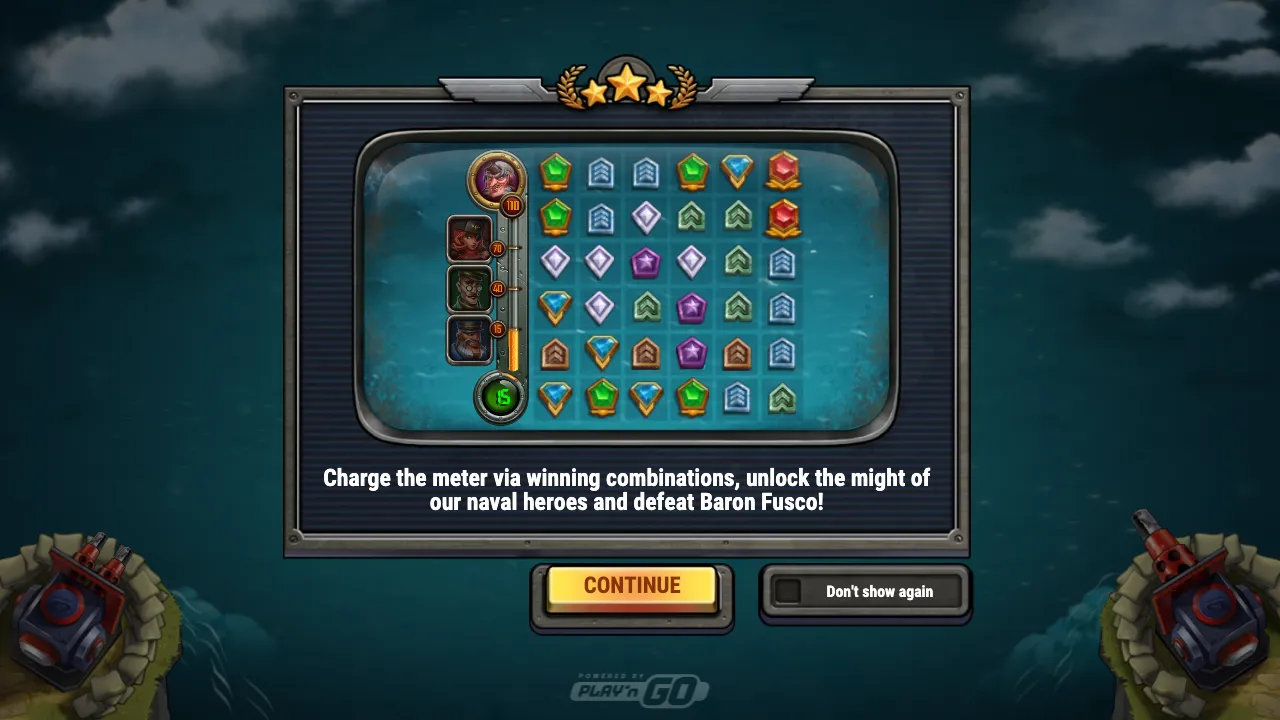Select the Baron Fusco portrait above the meter
The width and height of the screenshot is (1280, 720).
click(495, 176)
